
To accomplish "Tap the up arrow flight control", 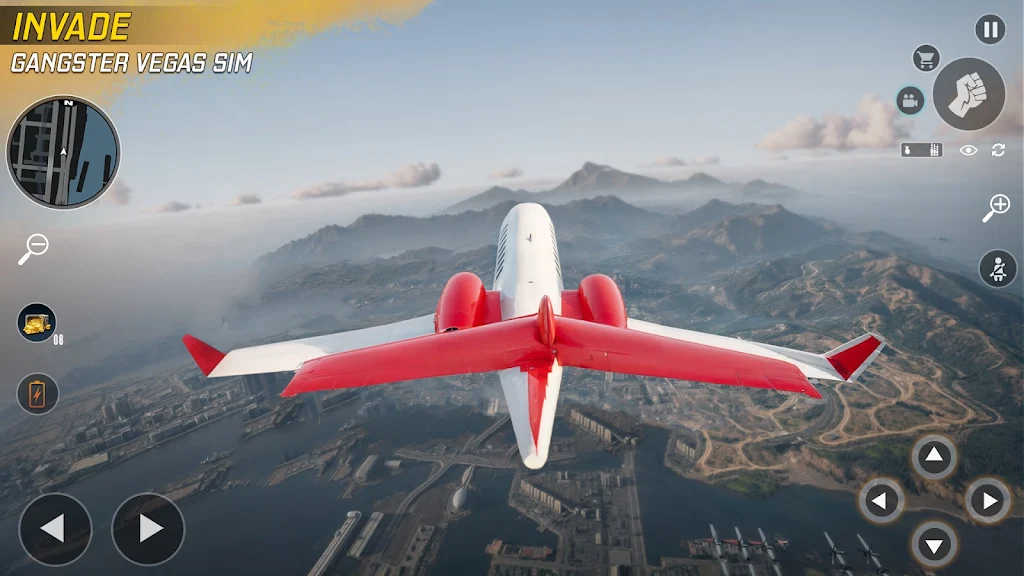I will 934,457.
